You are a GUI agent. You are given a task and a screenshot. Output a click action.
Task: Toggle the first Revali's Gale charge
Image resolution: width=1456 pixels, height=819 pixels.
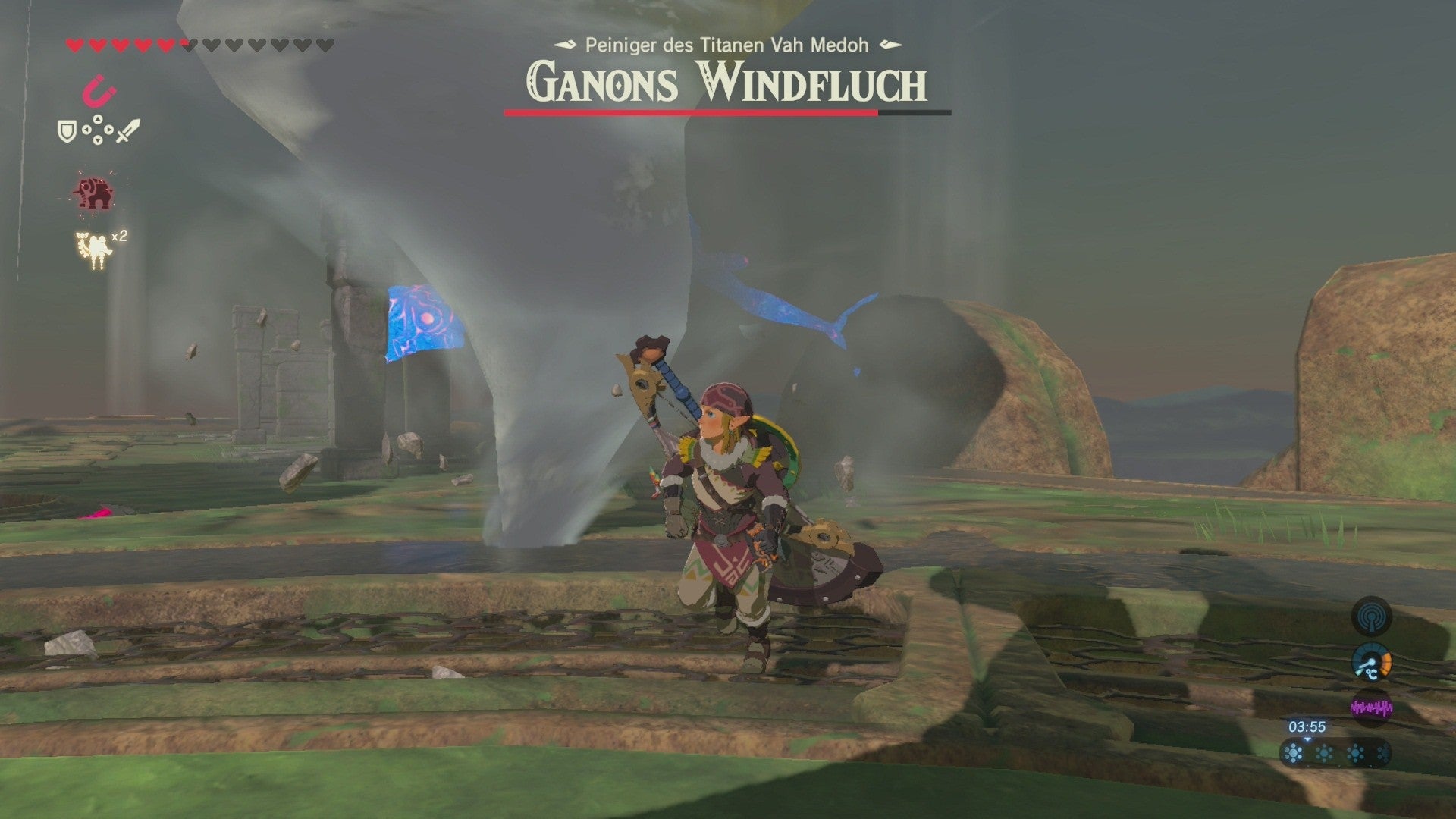tap(1293, 753)
